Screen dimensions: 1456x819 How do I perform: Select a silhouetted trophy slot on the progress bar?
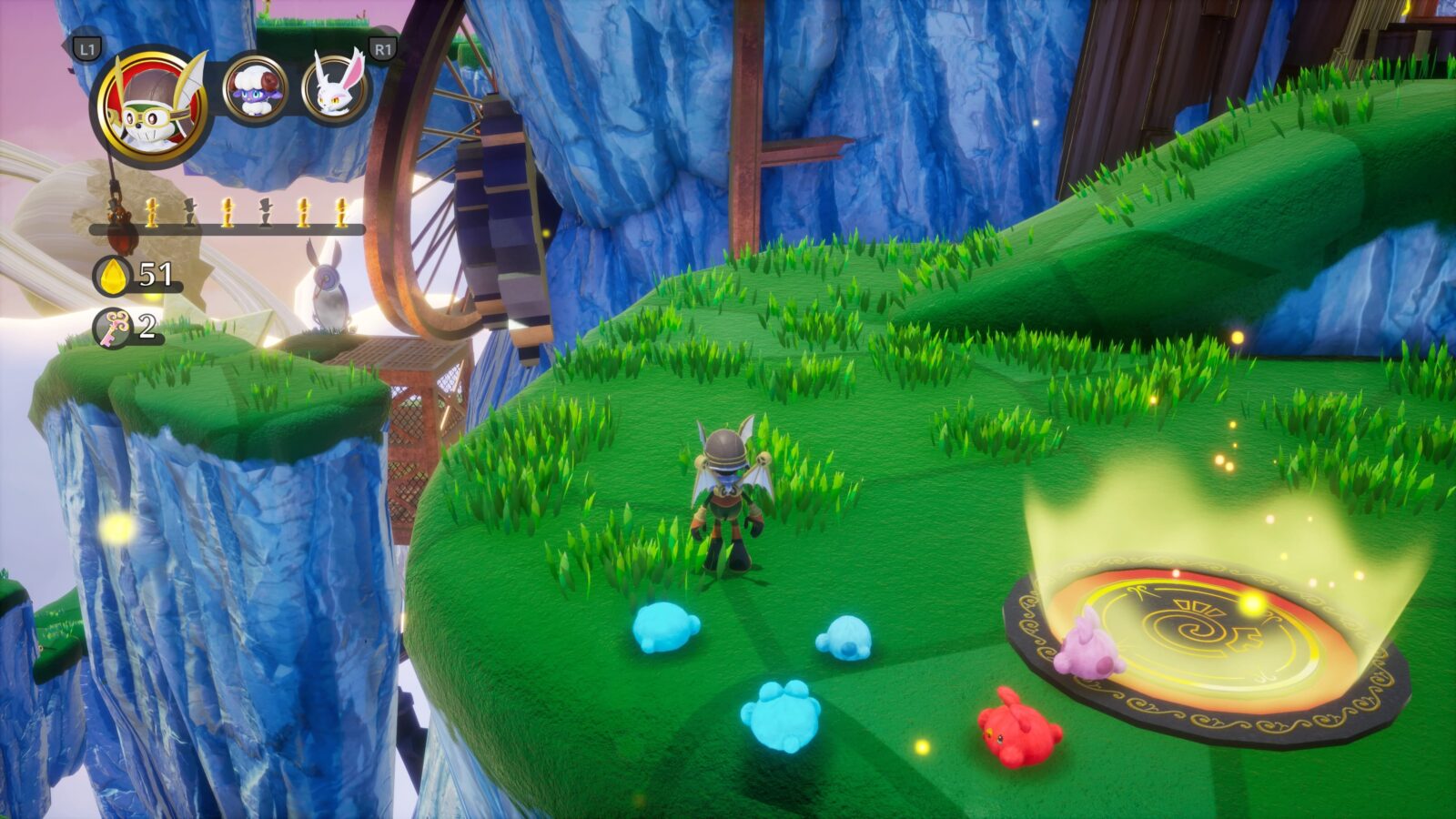tap(188, 211)
